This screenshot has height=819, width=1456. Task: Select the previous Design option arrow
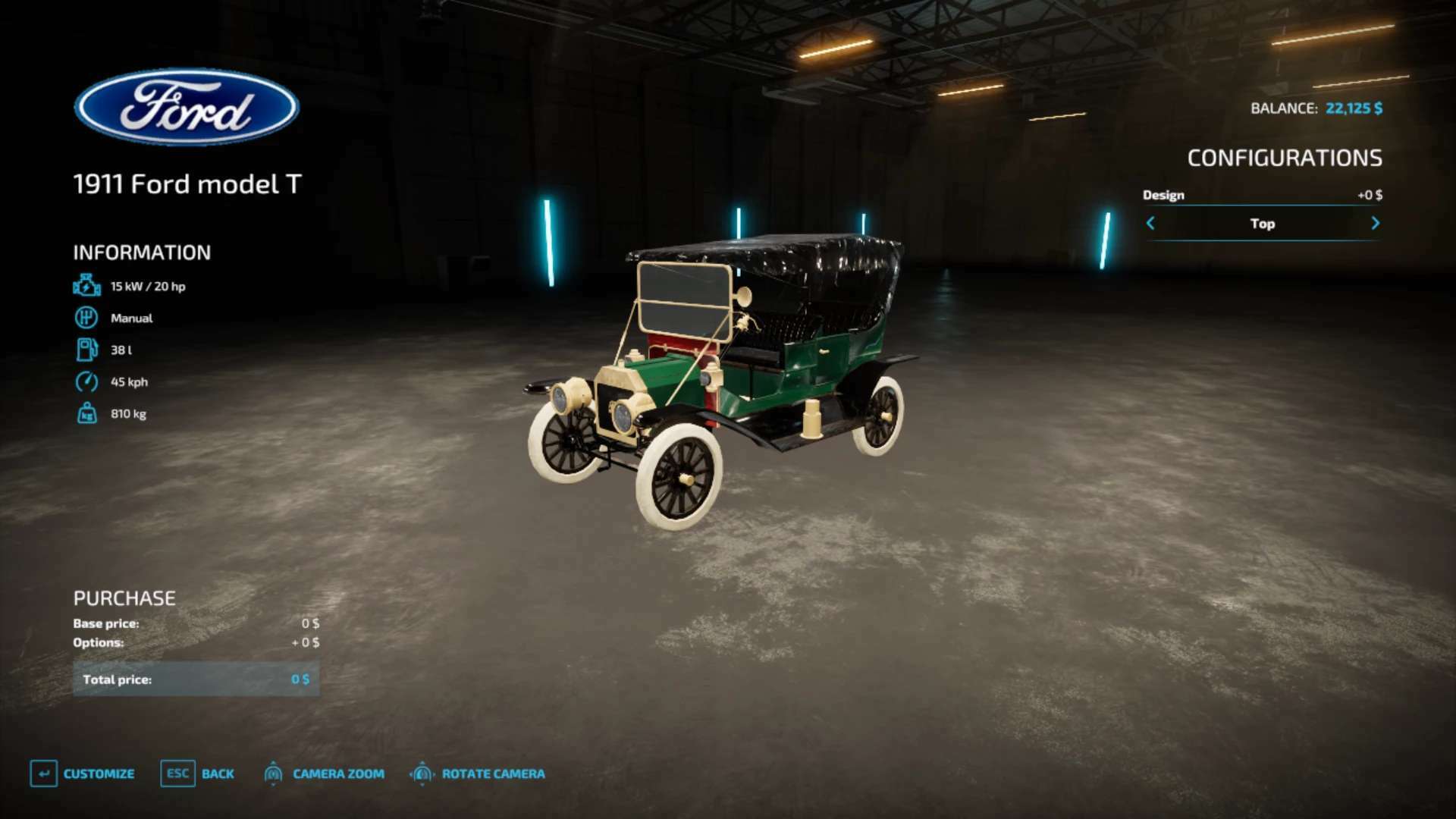(x=1150, y=223)
